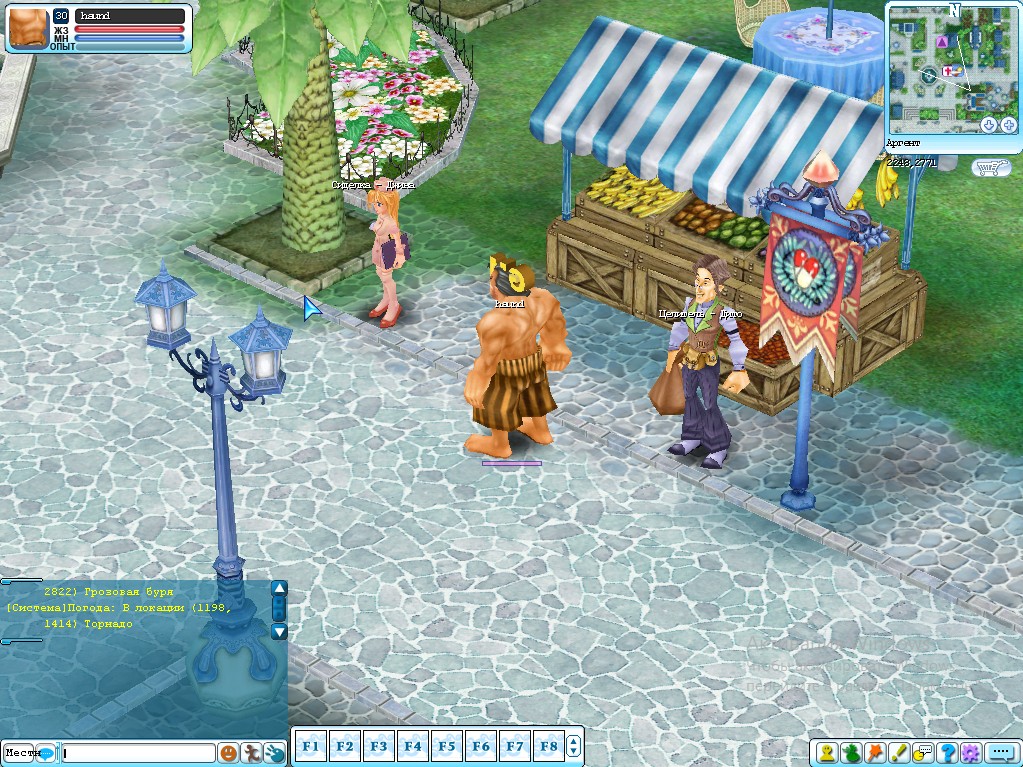Open the green bag inventory
This screenshot has width=1023, height=767.
(x=852, y=752)
